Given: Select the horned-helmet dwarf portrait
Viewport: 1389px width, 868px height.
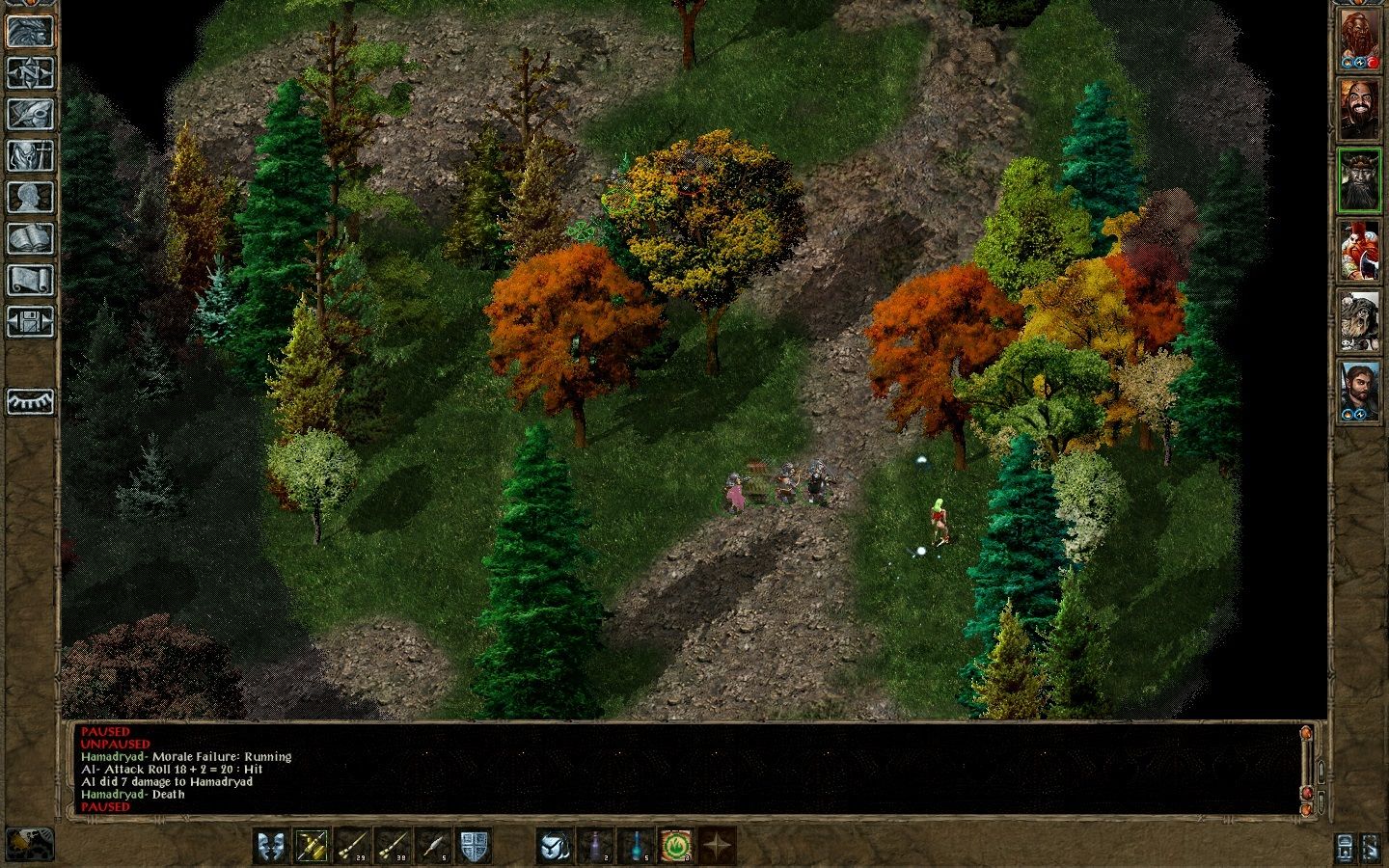Looking at the screenshot, I should click(1359, 180).
